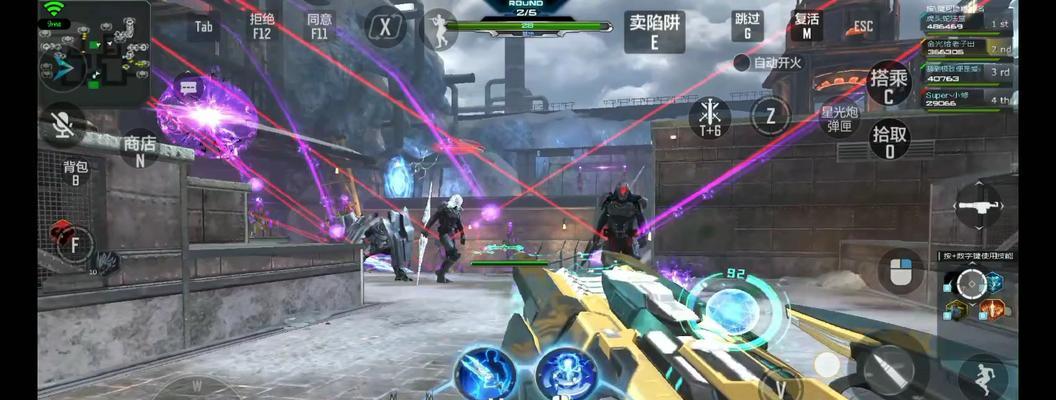
Task: Open the chat speech bubble
Action: pos(188,88)
